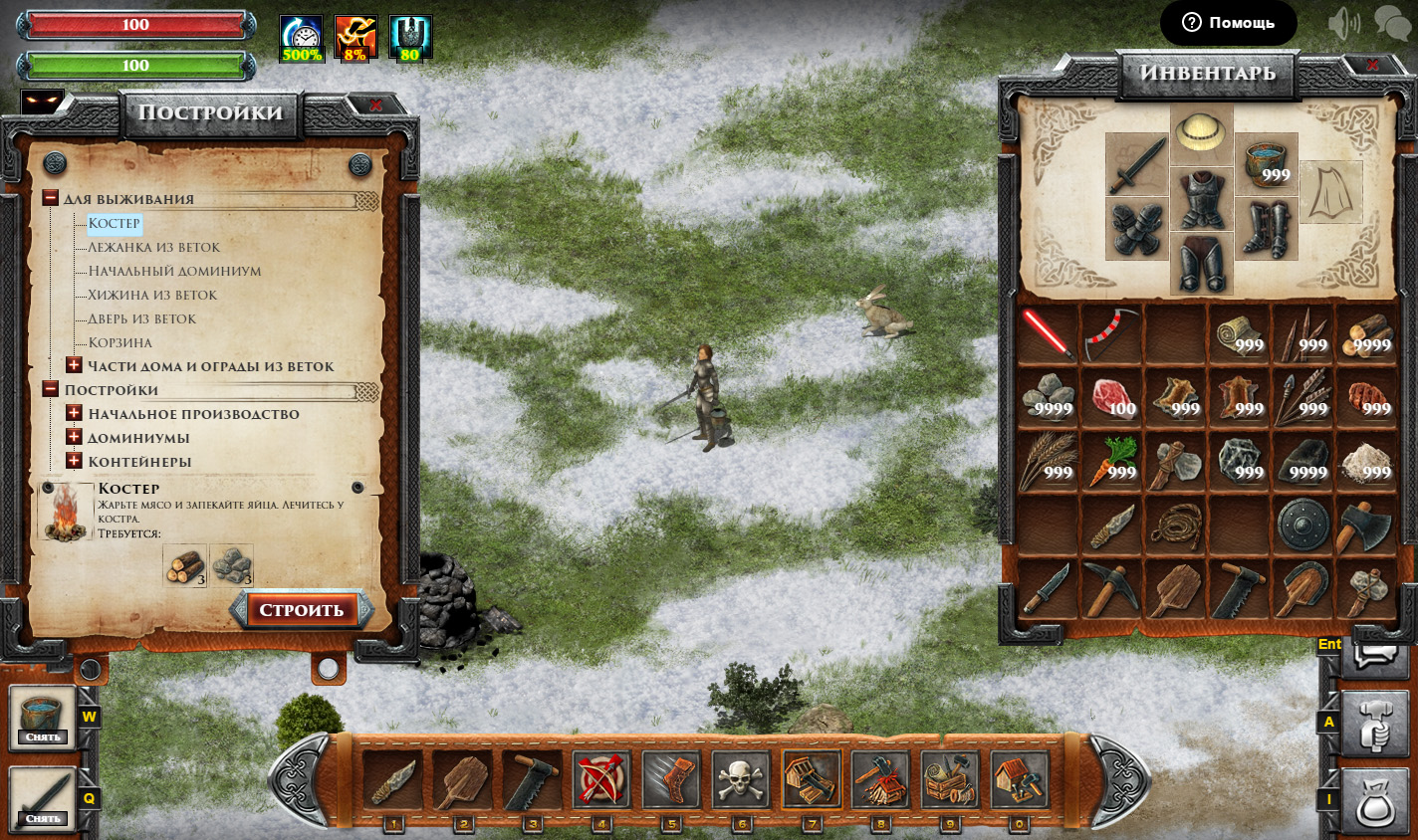Screen dimensions: 1418x840
Task: Expand Части дома и ограды из веток
Action: coord(74,365)
